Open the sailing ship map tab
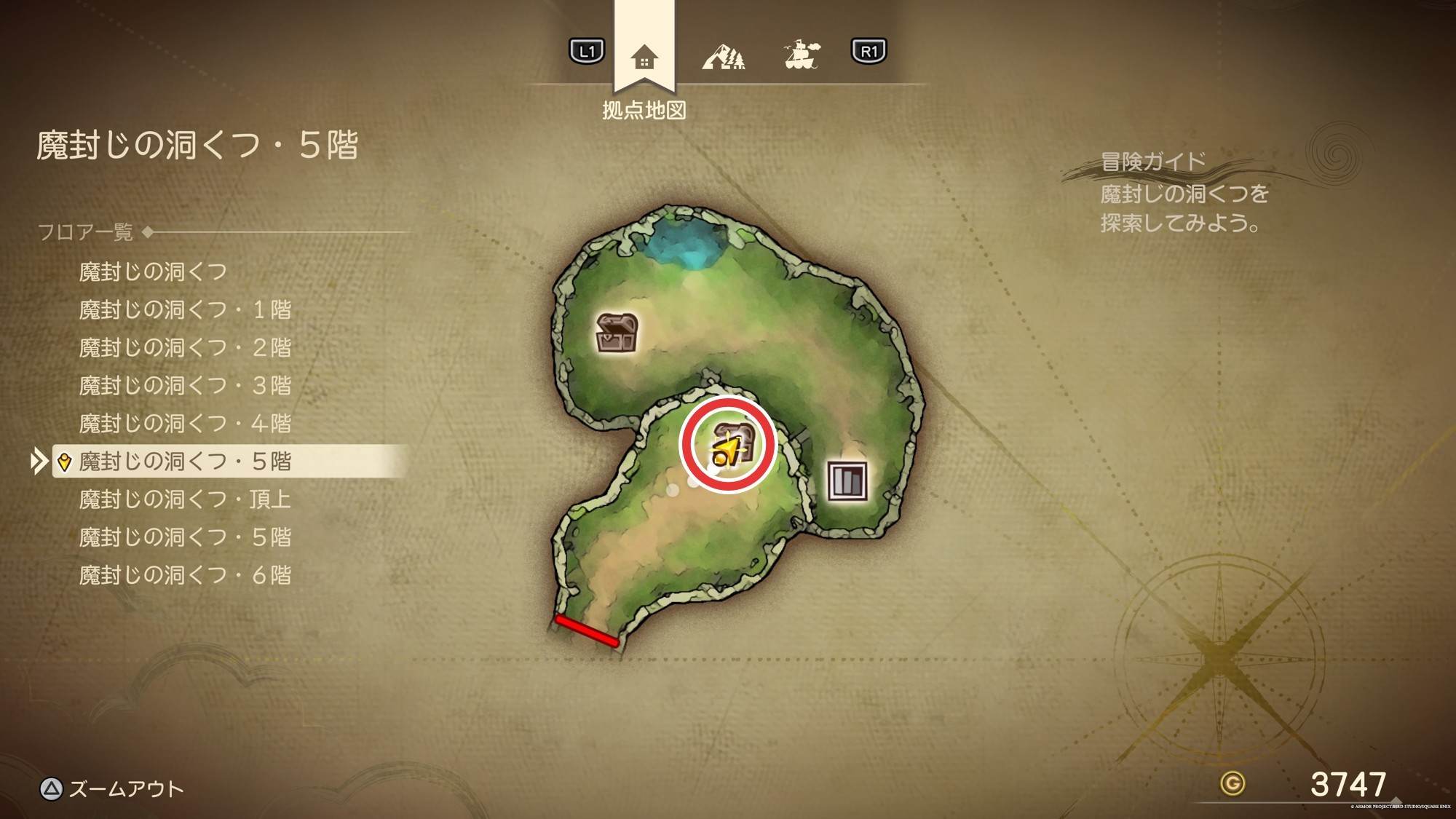Viewport: 1456px width, 819px height. (802, 55)
